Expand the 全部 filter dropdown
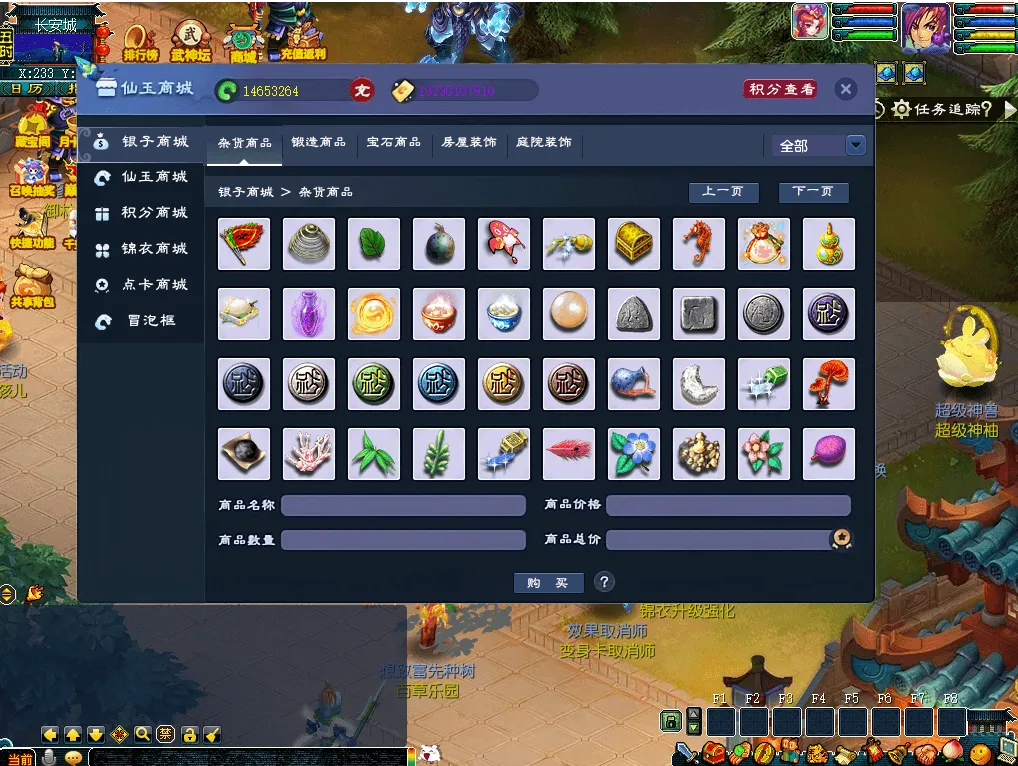 855,146
